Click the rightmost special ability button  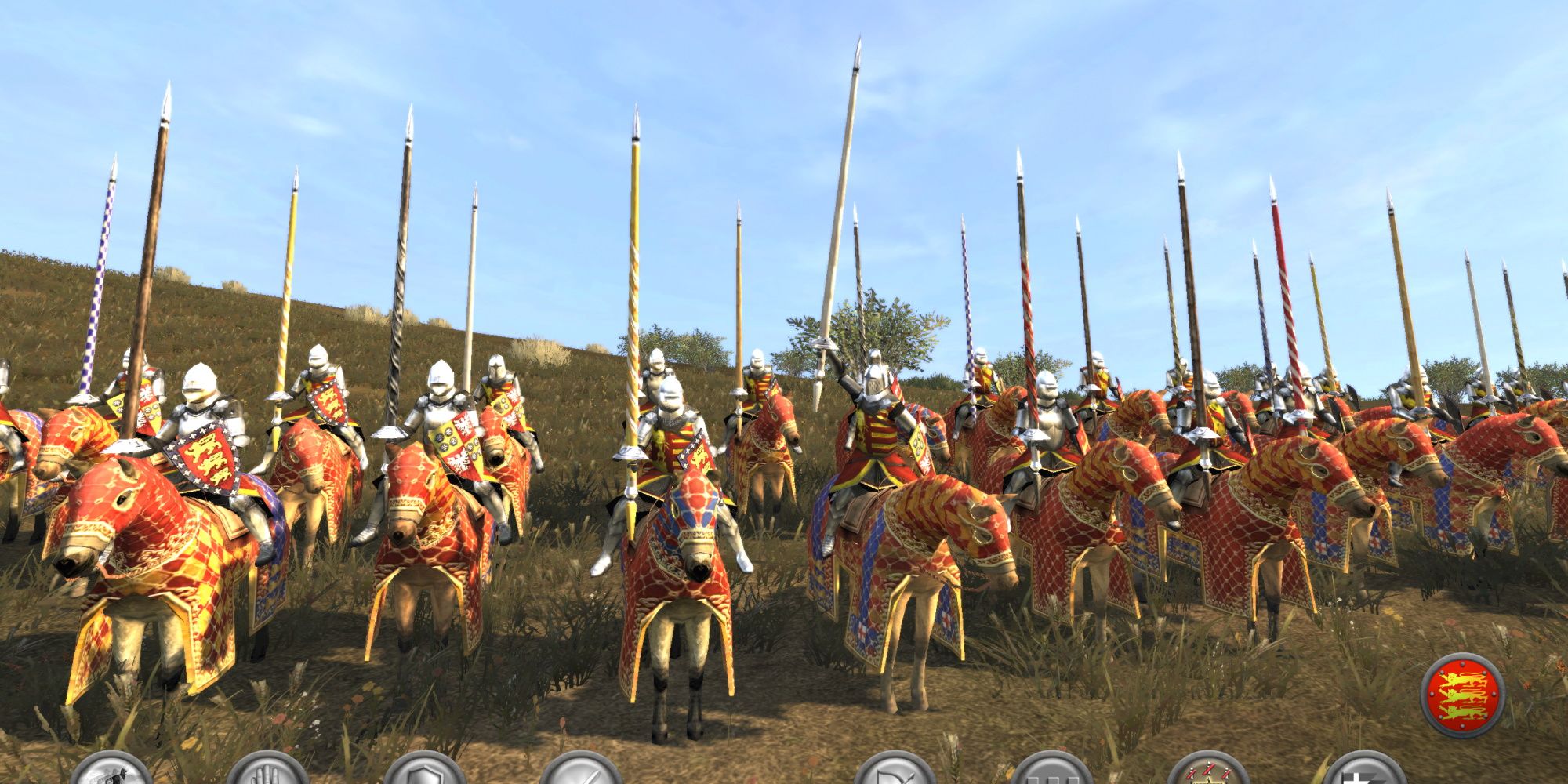point(1368,776)
